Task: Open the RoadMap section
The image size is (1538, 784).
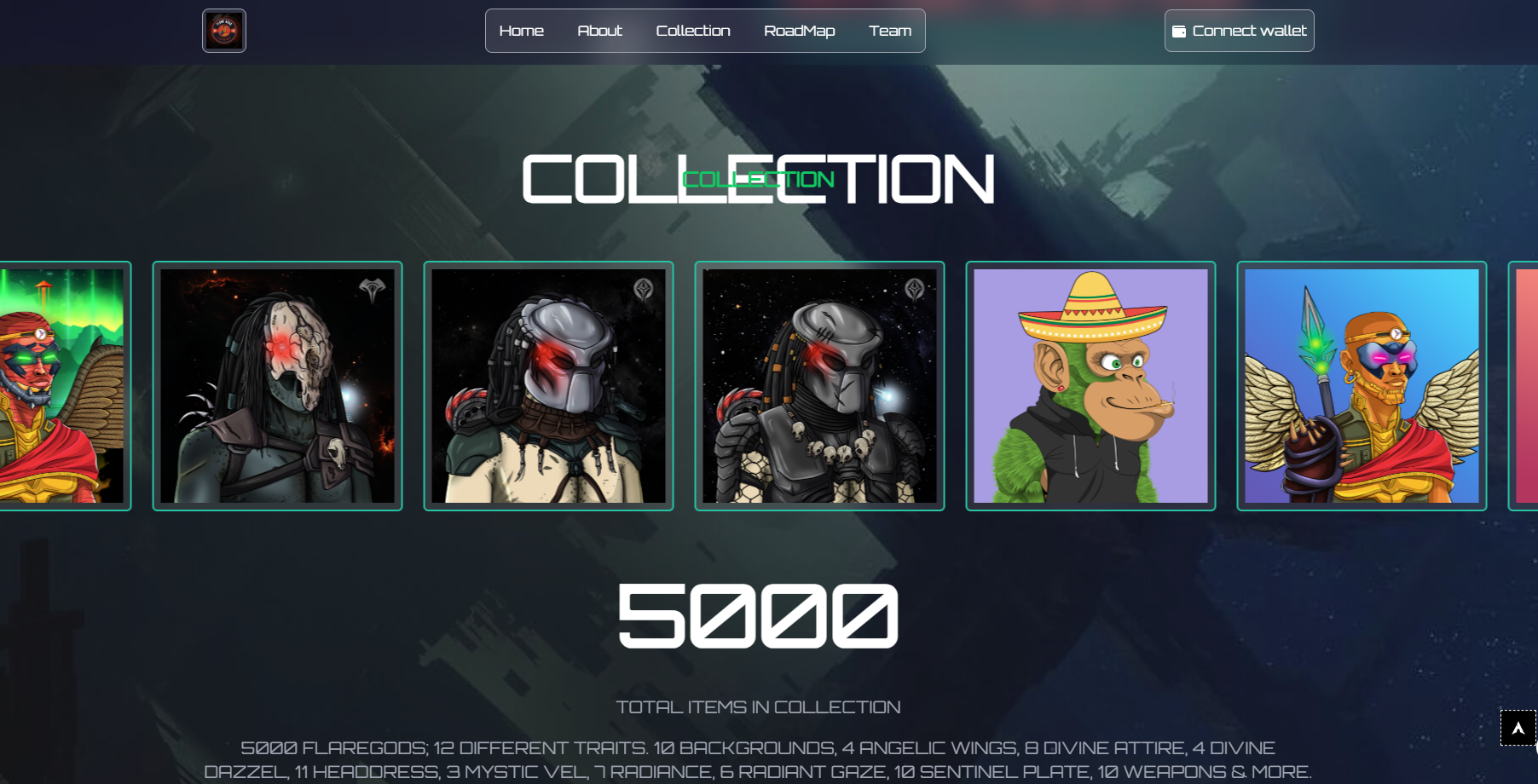Action: 800,31
